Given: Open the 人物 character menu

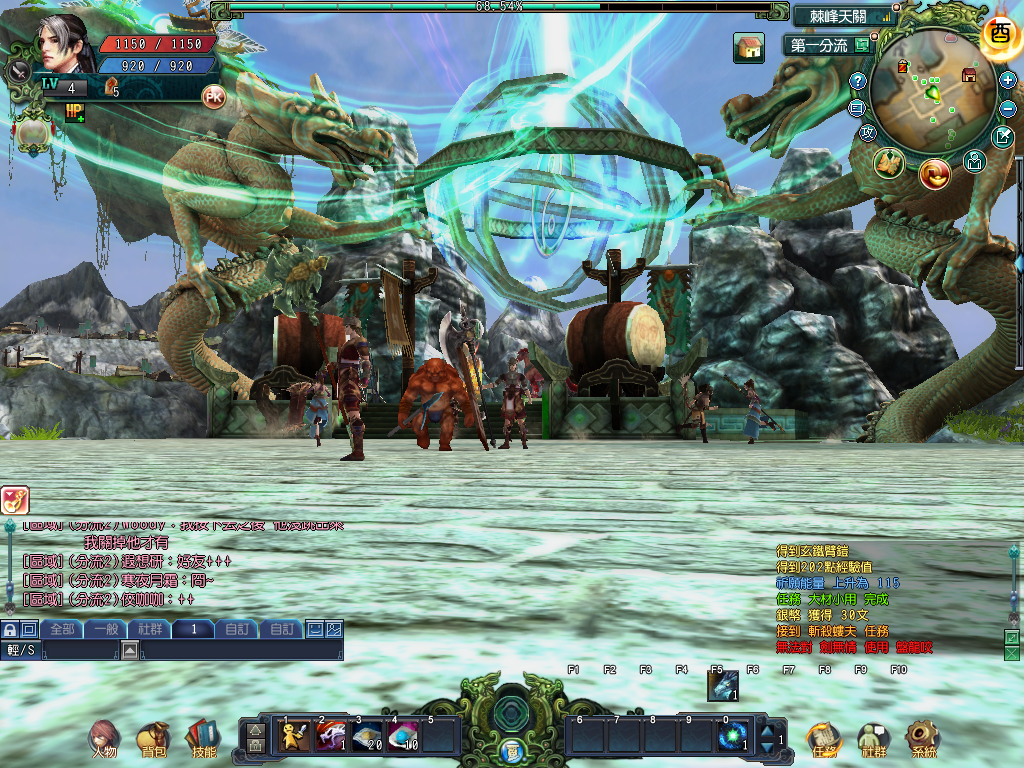Looking at the screenshot, I should tap(104, 738).
